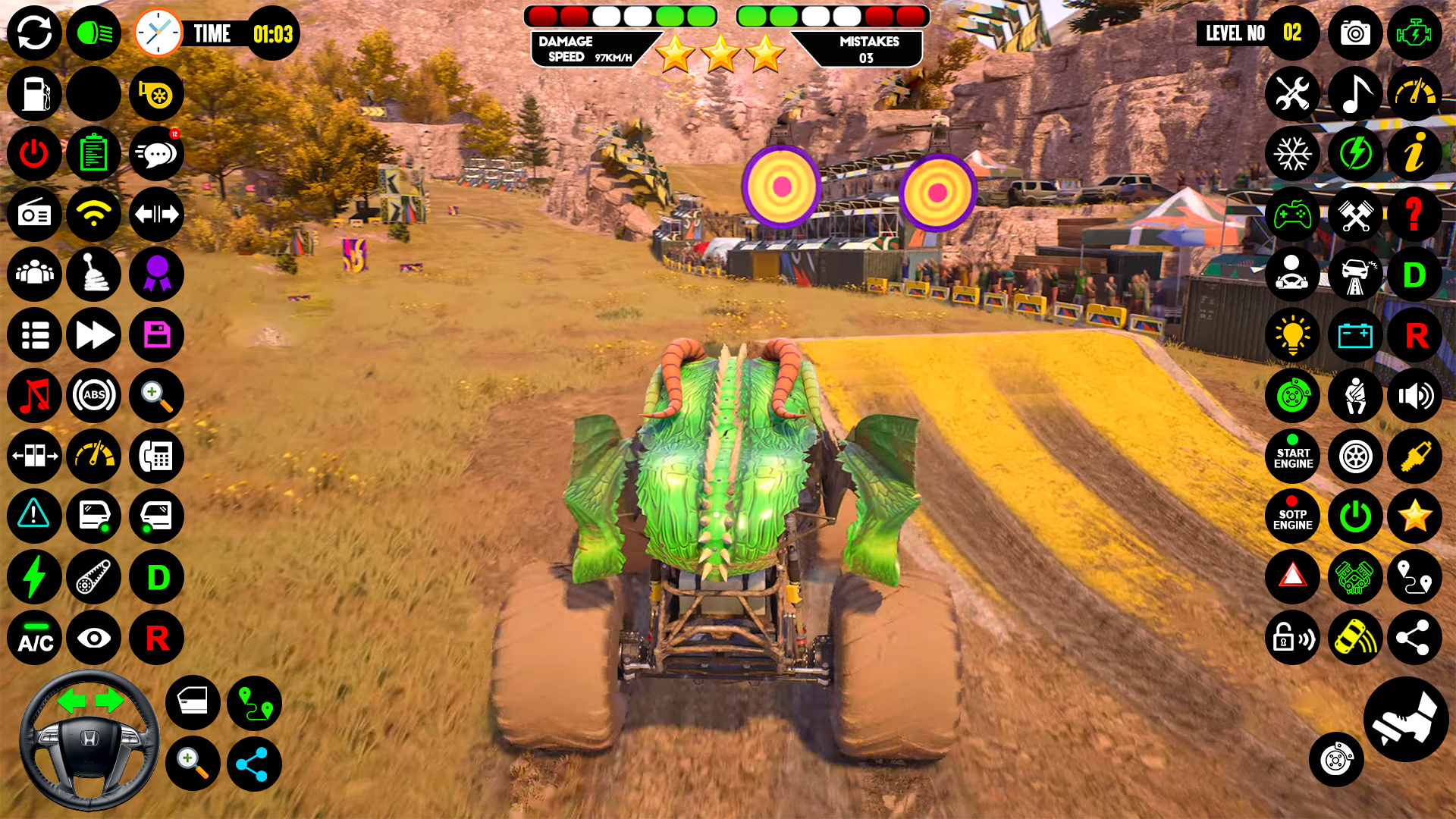Image resolution: width=1456 pixels, height=819 pixels.
Task: Tap the seatbelt icon
Action: point(1355,396)
